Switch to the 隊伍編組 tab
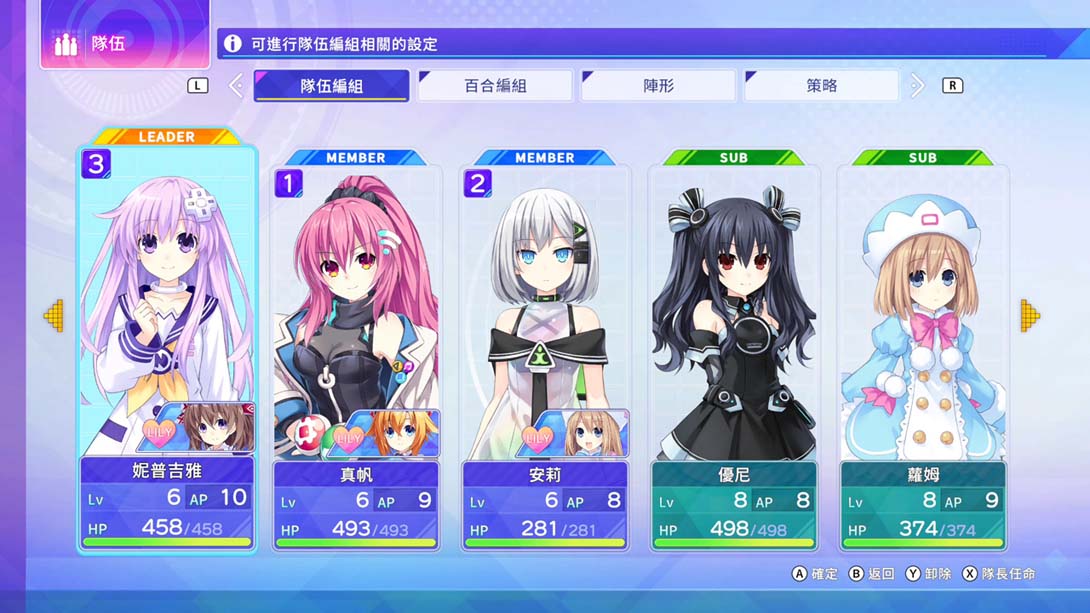1090x613 pixels. tap(331, 86)
